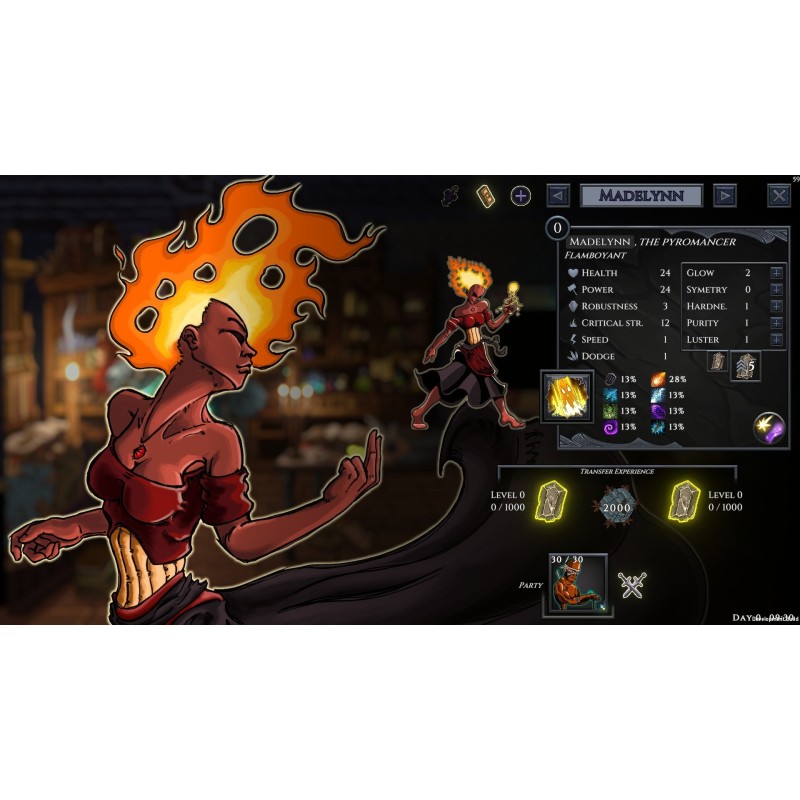Viewport: 800px width, 800px height.
Task: Select the party member portrait
Action: [x=576, y=585]
